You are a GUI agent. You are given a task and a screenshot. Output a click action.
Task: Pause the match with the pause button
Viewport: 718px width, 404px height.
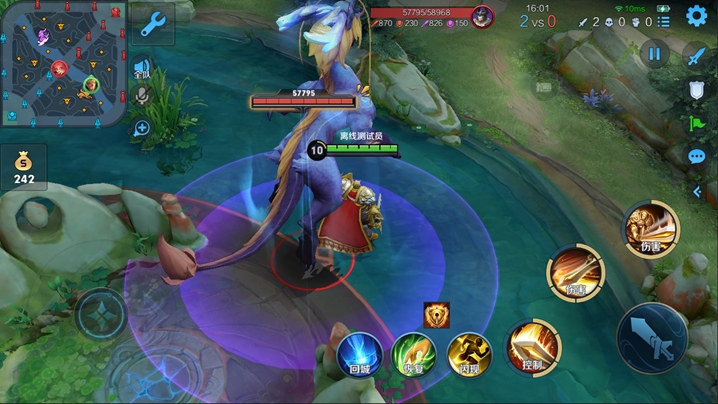[x=655, y=54]
